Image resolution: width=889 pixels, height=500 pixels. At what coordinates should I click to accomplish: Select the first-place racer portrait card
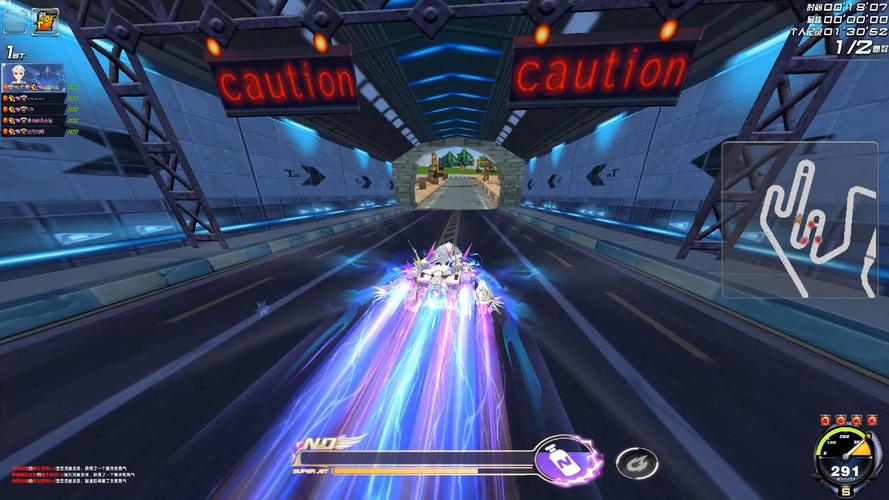(34, 78)
